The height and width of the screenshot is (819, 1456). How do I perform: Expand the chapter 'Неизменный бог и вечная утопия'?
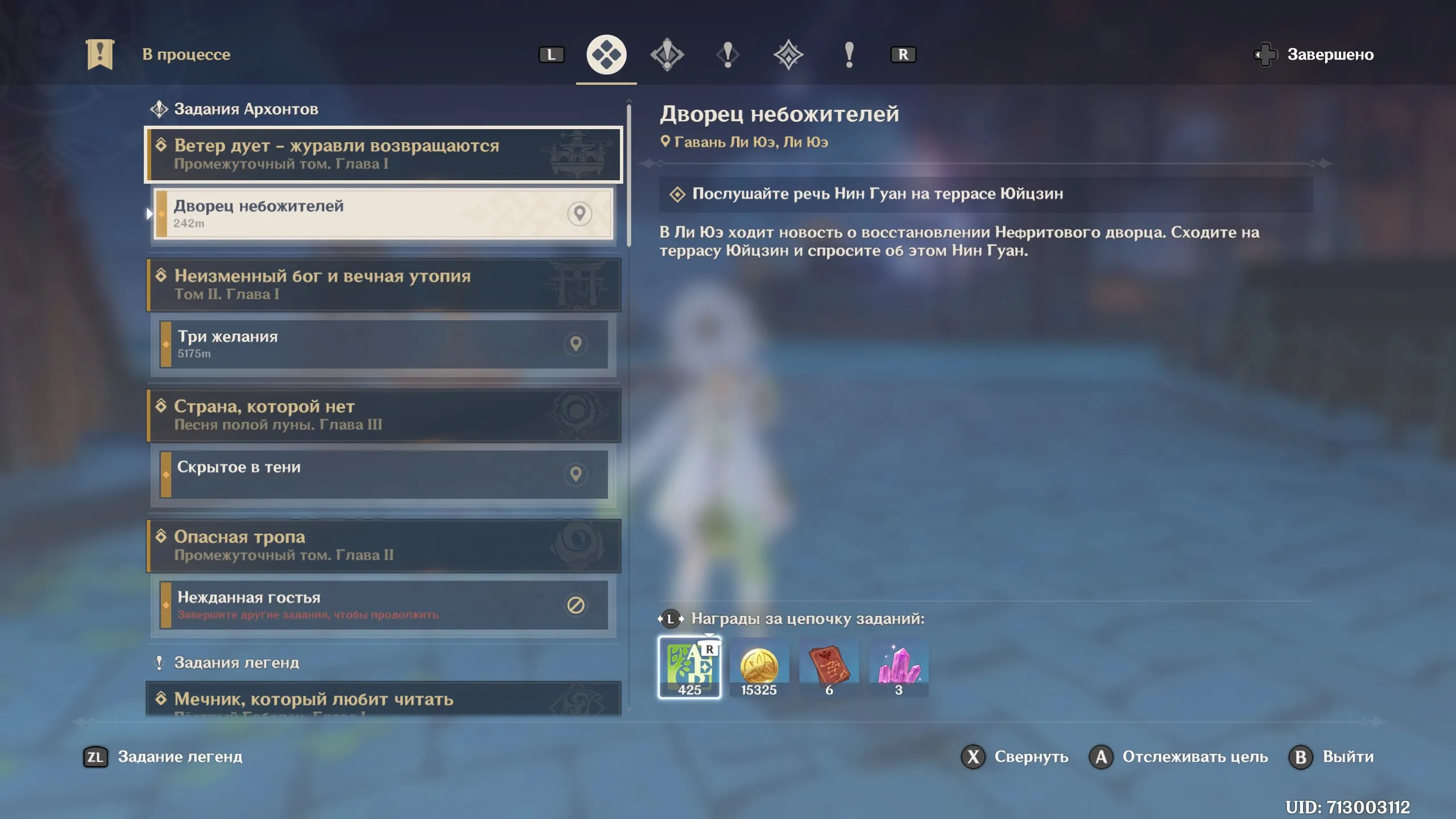pyautogui.click(x=383, y=284)
